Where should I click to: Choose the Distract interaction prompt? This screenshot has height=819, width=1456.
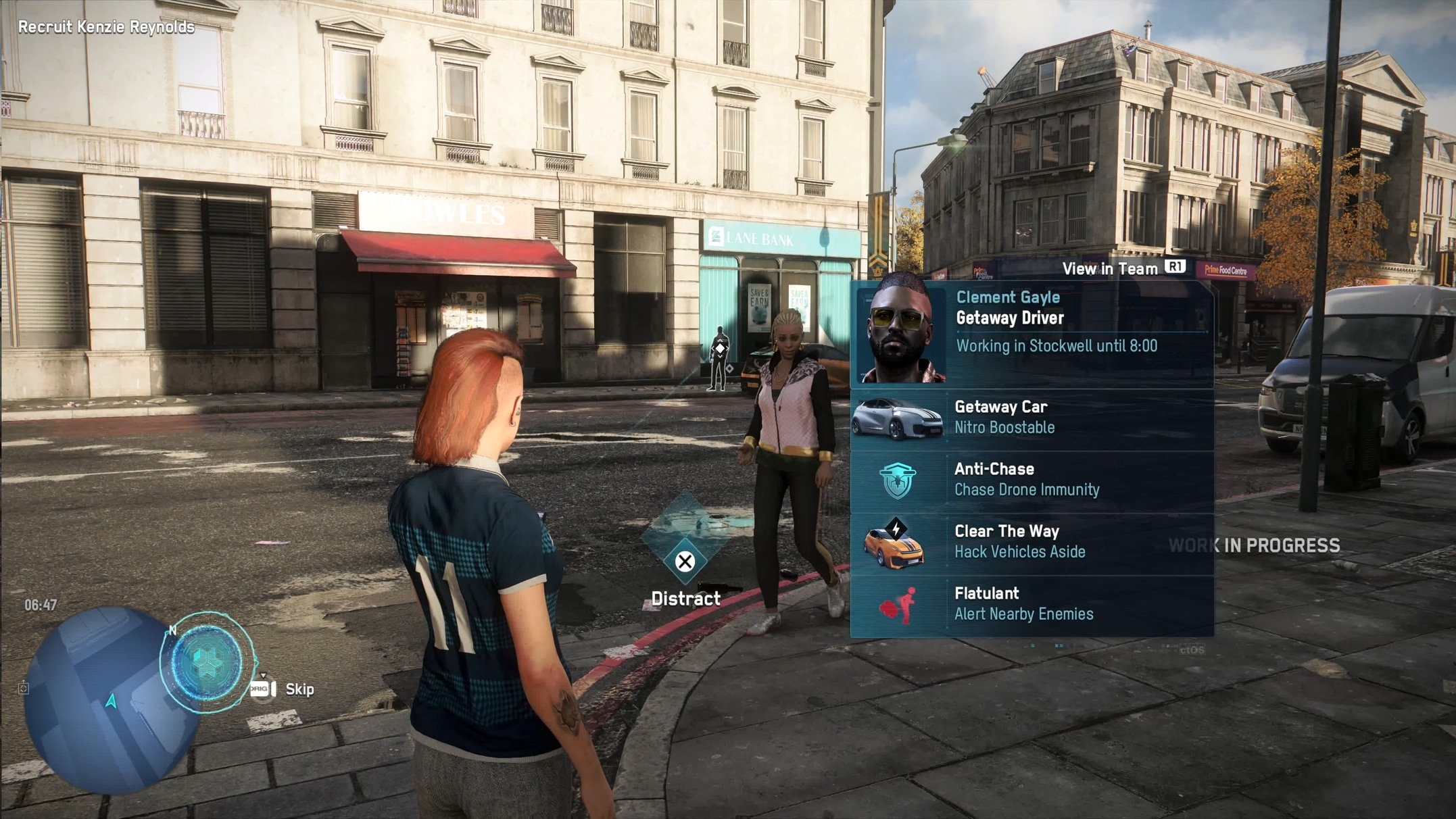(x=685, y=562)
